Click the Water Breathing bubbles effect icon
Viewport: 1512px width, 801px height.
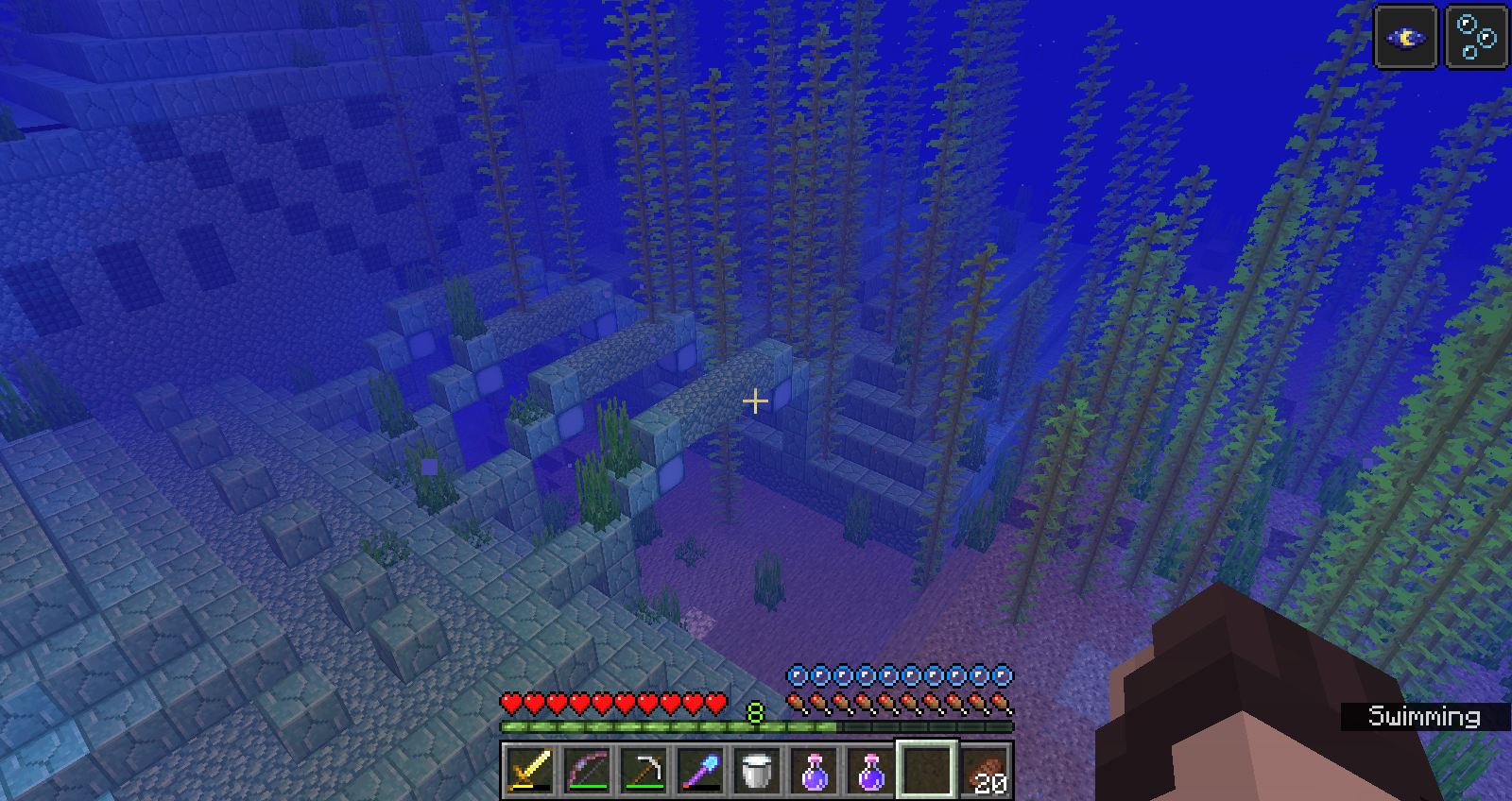(x=1476, y=38)
